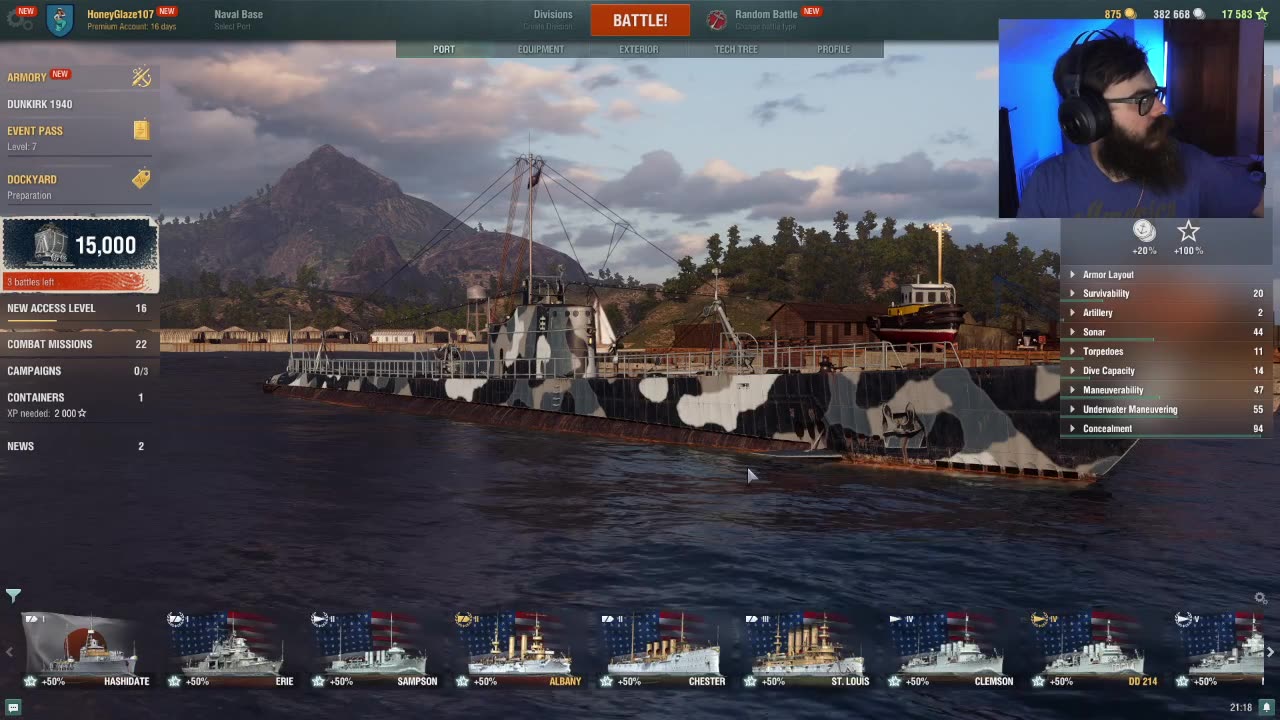Show the Profile tab
1280x720 pixels.
coord(833,49)
